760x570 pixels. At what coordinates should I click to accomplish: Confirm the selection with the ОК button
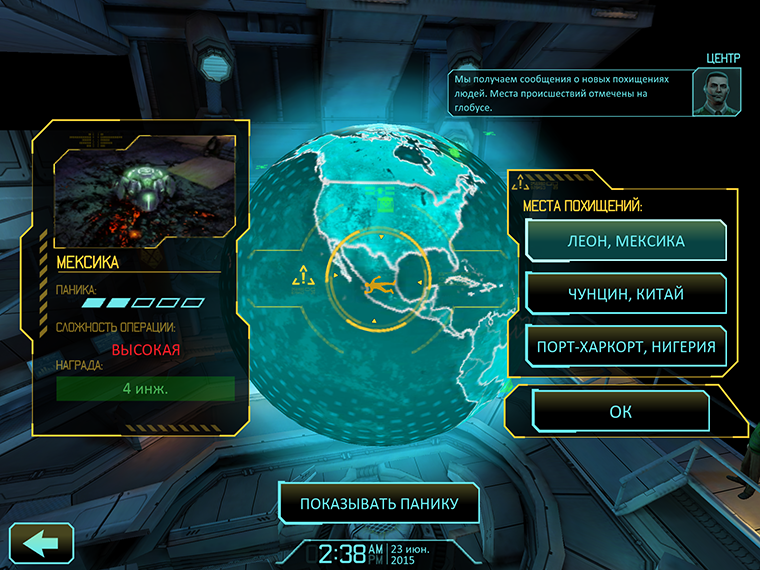tap(621, 411)
